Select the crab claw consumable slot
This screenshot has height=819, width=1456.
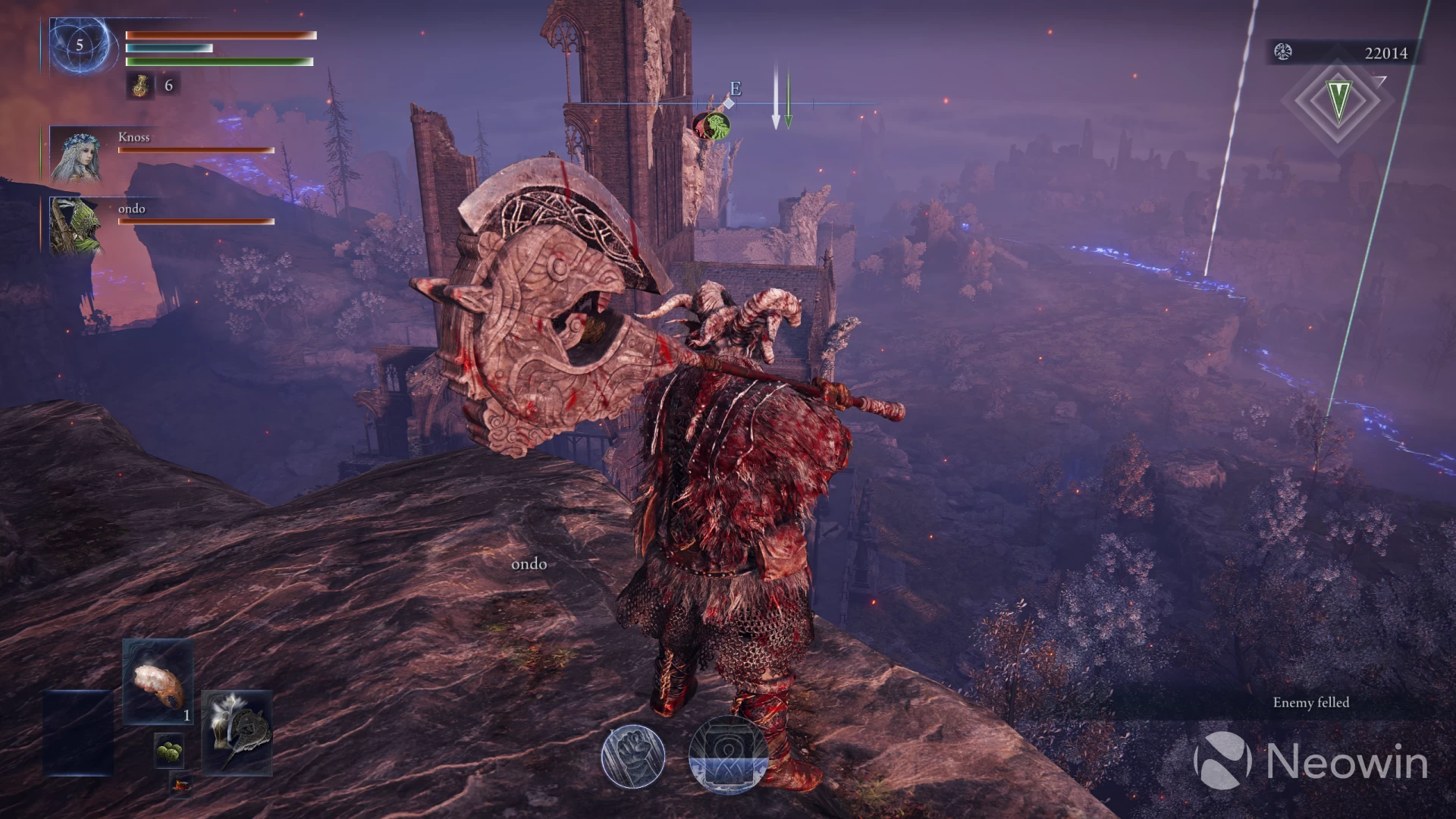[157, 682]
